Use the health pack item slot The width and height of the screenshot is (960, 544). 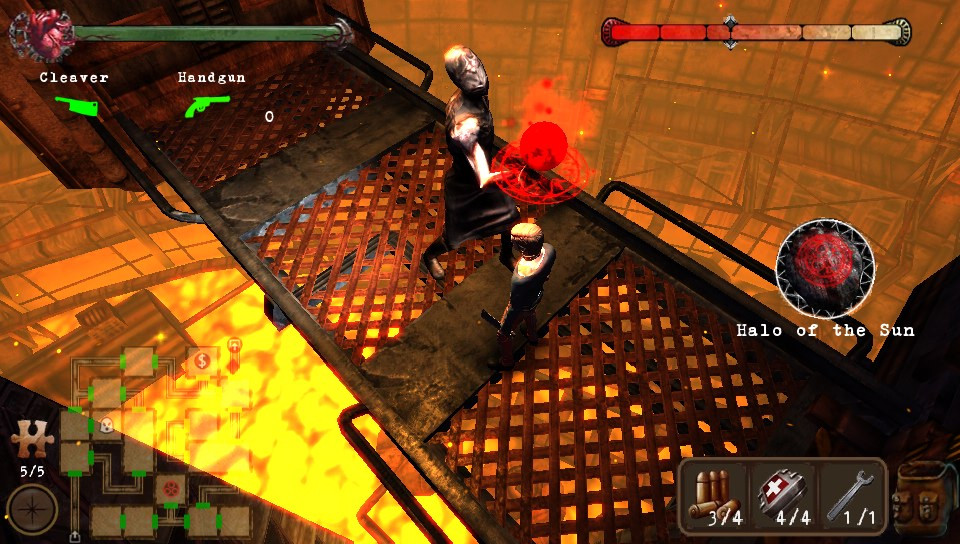782,497
